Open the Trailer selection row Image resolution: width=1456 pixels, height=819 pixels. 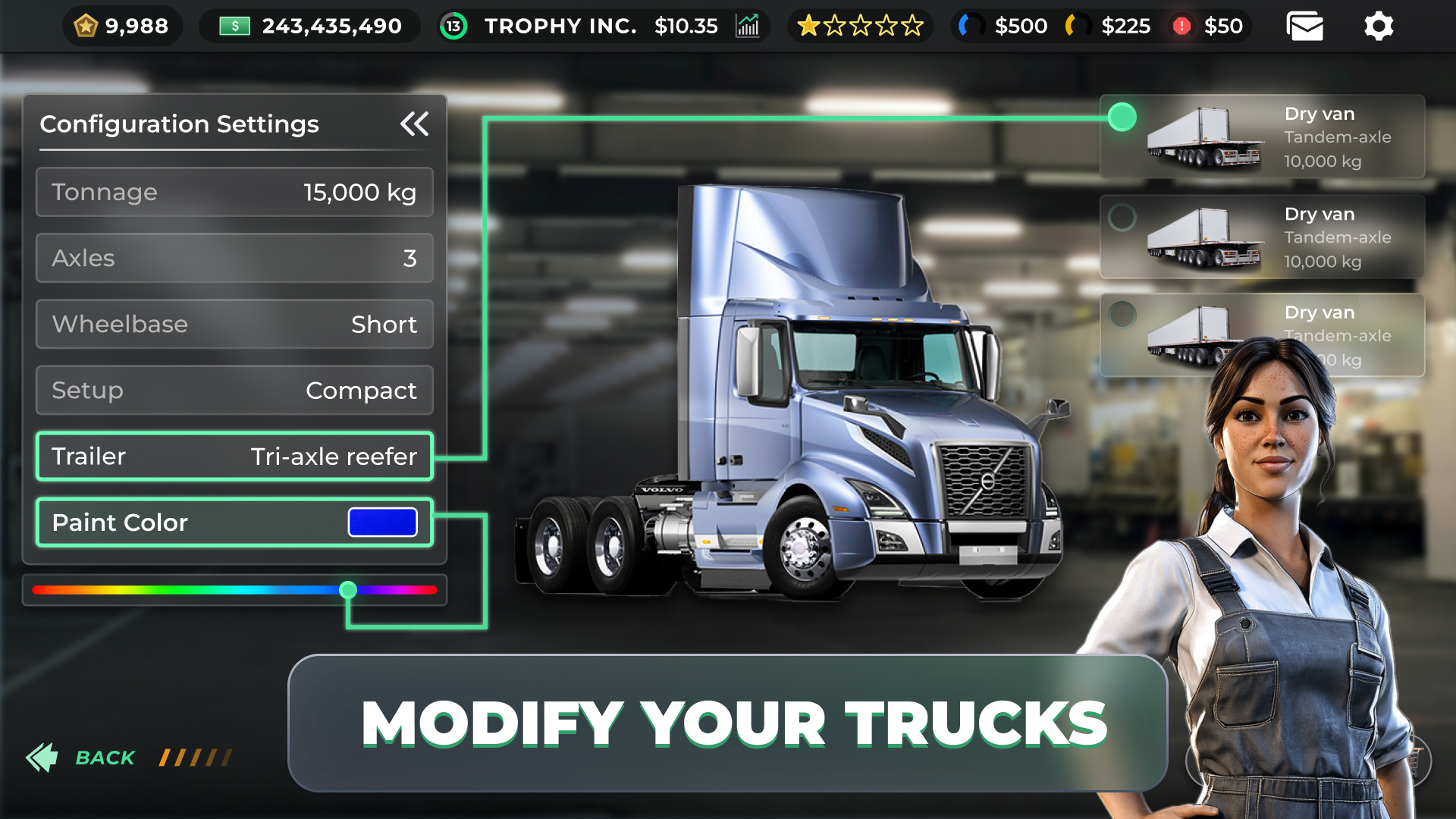coord(234,456)
